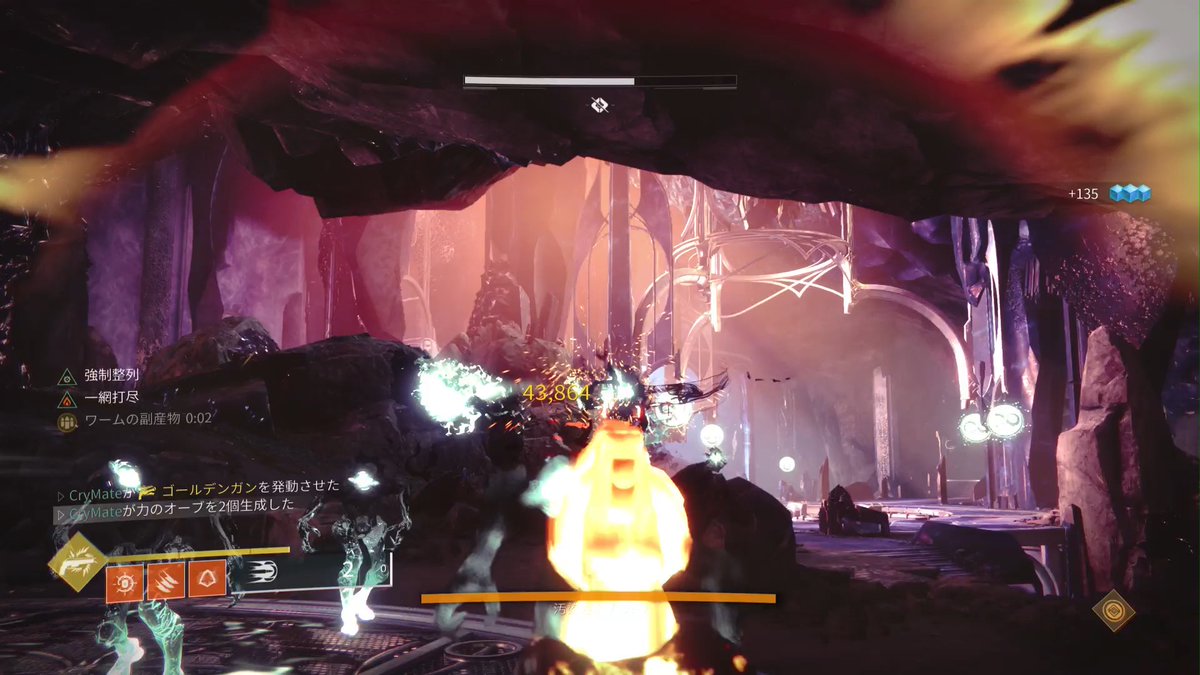
Task: Select the 一網打尽 buff icon
Action: pos(67,398)
